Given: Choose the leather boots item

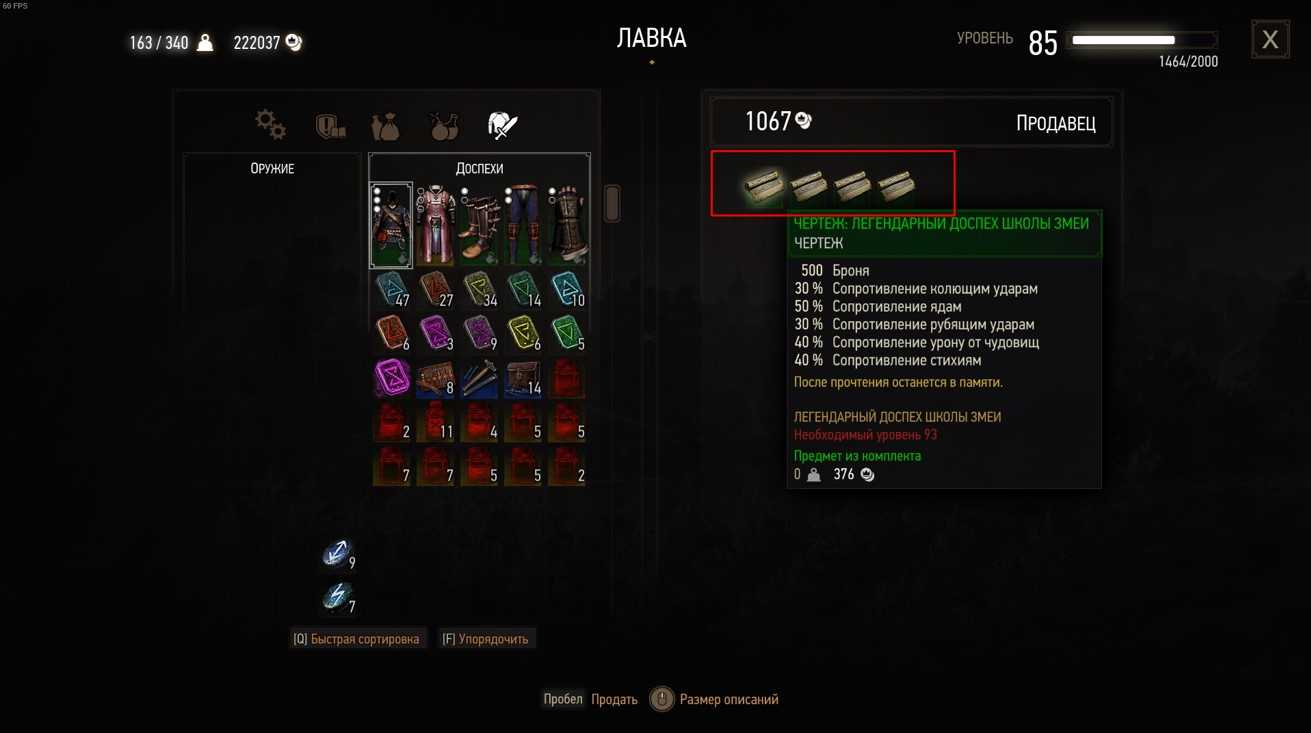Looking at the screenshot, I should tap(479, 225).
